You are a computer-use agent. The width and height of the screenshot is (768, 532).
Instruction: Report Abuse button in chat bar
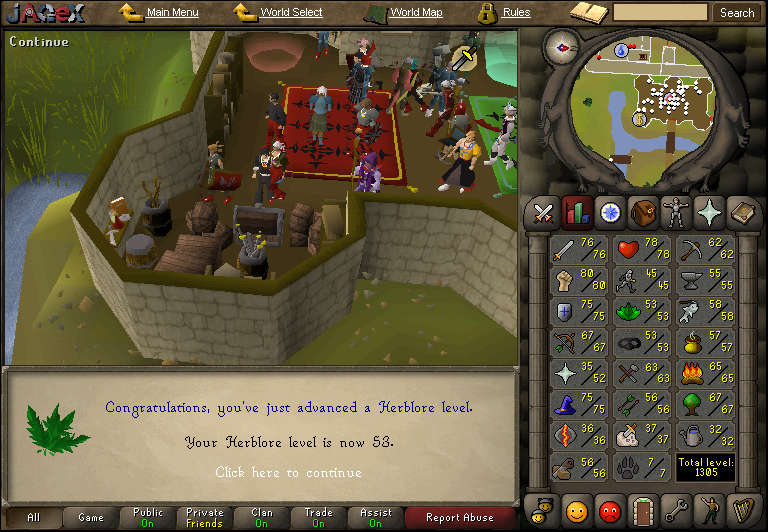click(460, 518)
